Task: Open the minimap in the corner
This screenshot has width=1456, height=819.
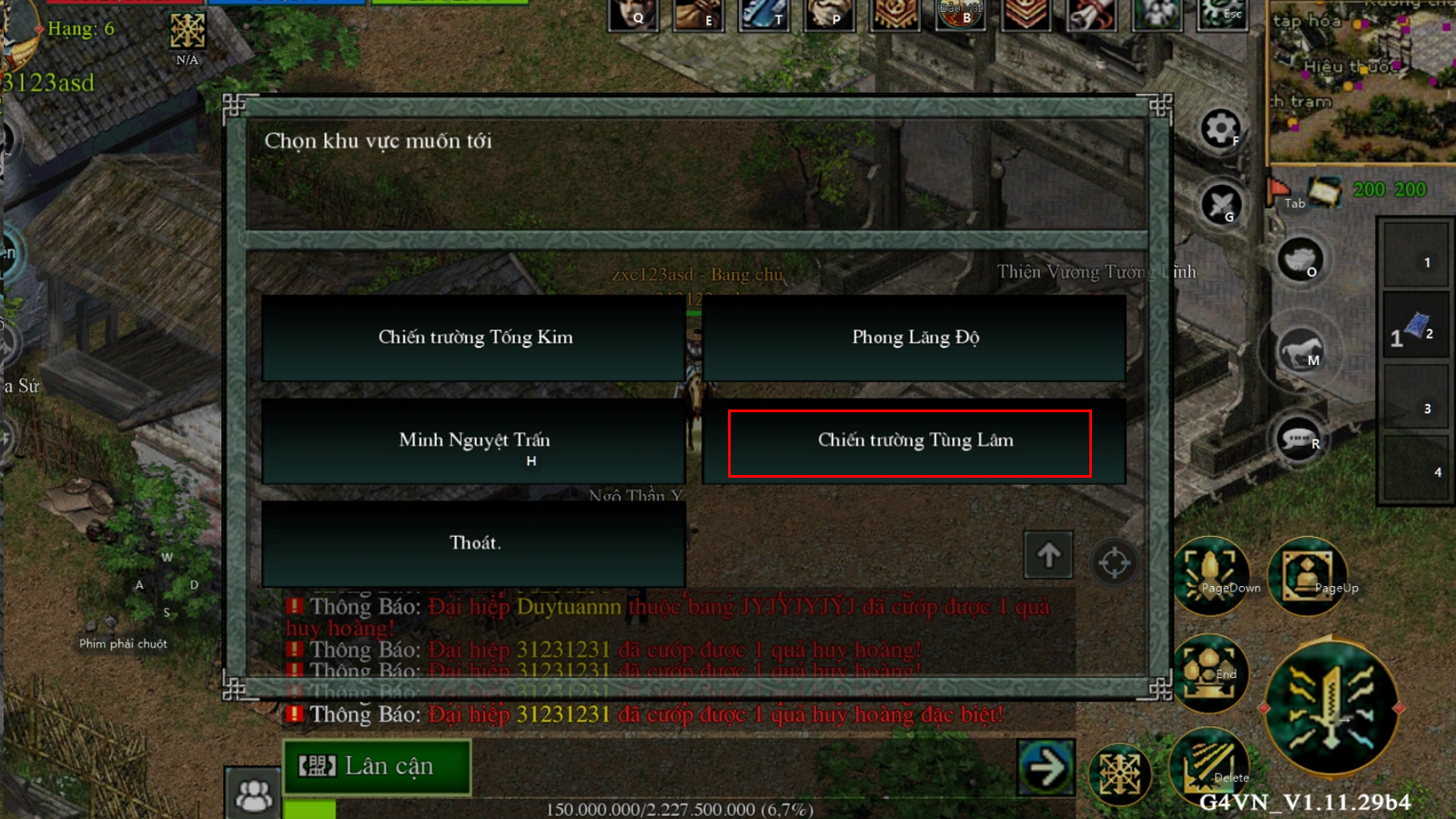Action: click(1362, 82)
